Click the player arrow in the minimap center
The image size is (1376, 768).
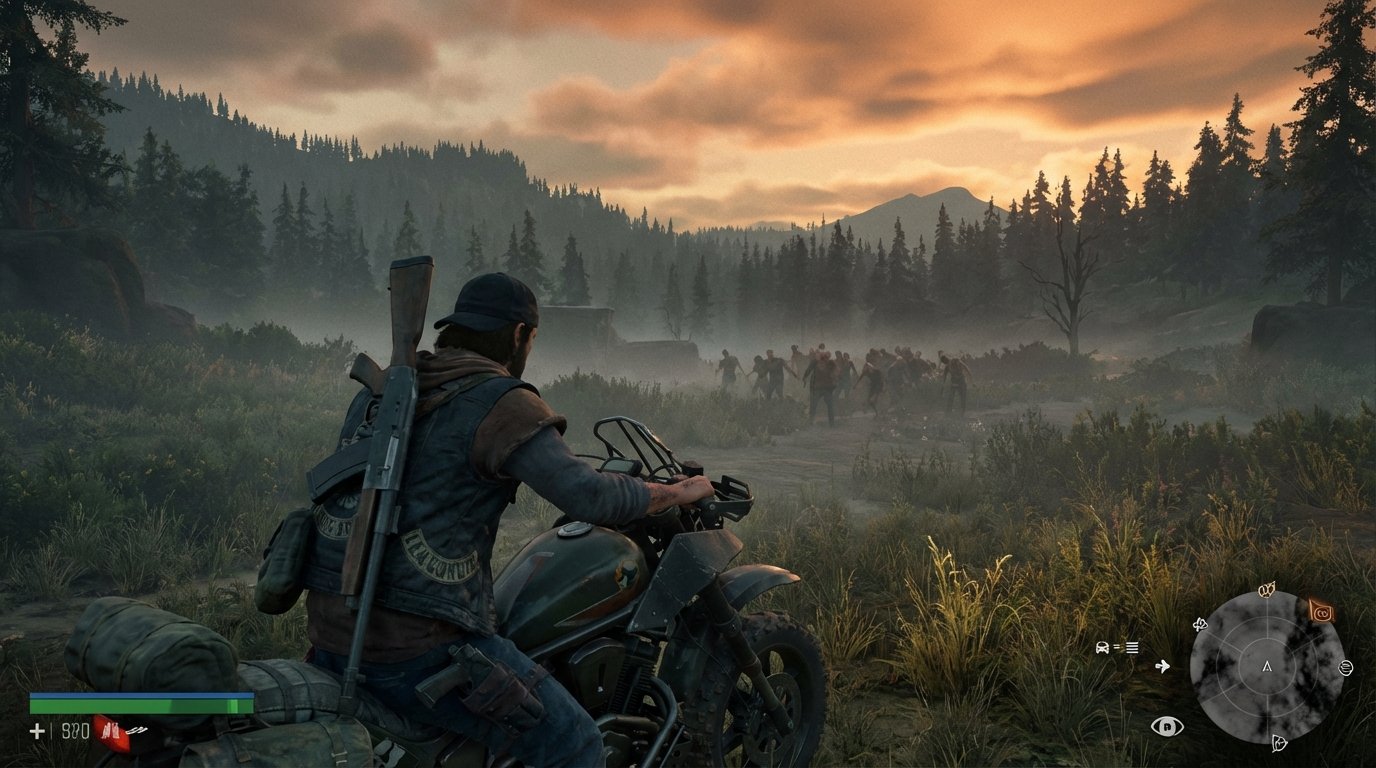1267,668
